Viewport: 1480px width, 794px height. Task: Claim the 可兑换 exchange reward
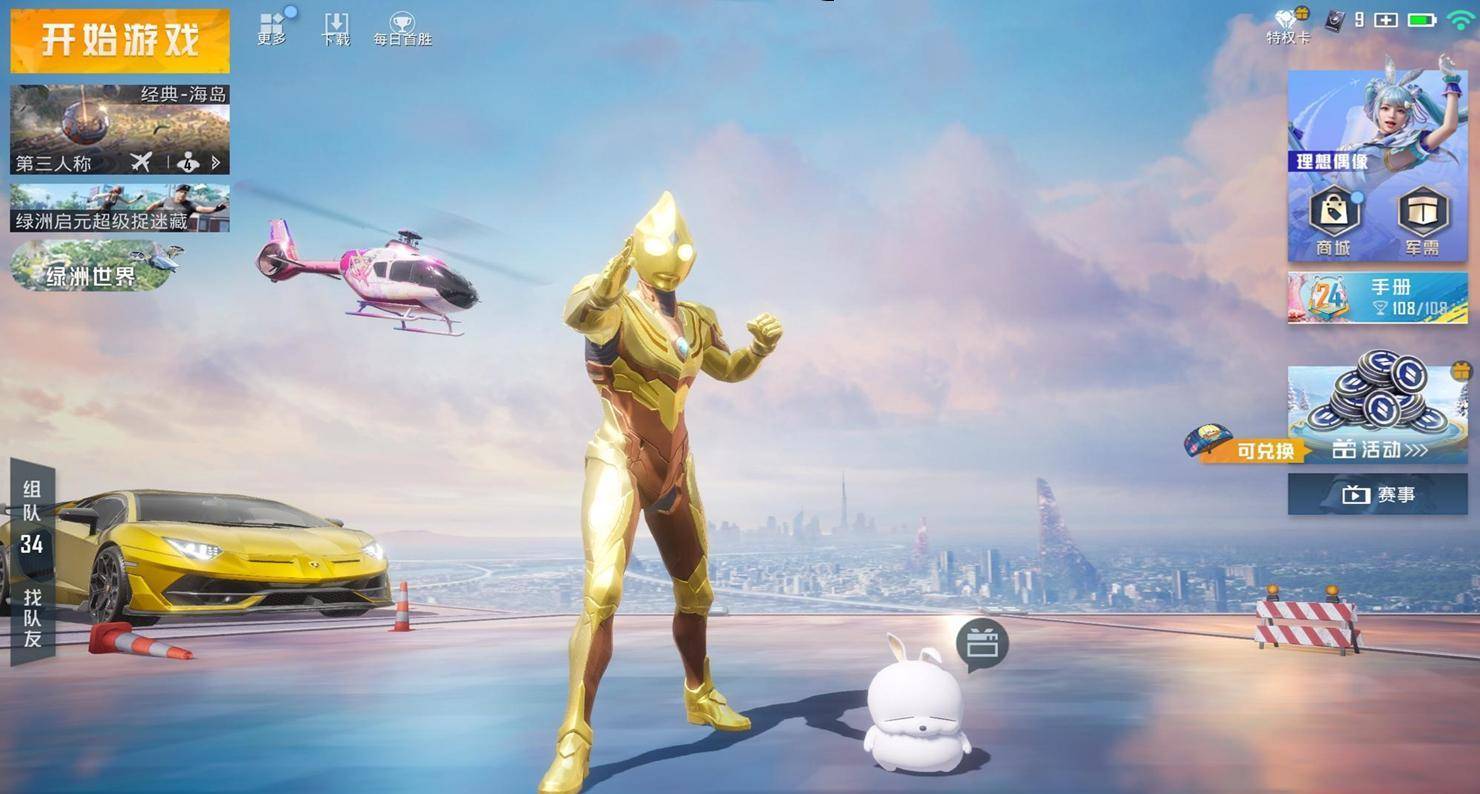[x=1248, y=447]
